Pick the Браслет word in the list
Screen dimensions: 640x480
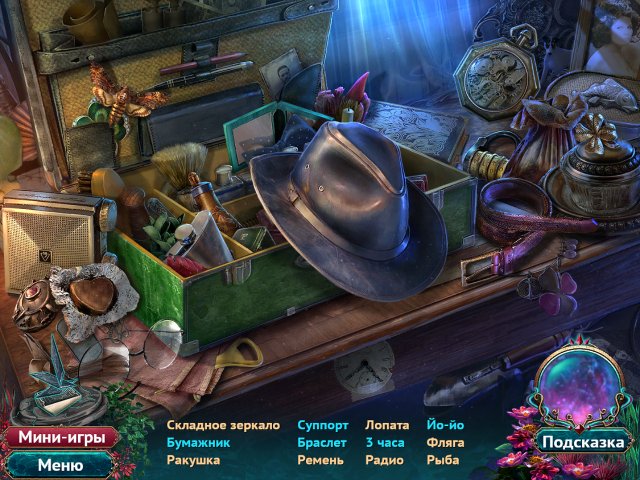(x=322, y=442)
